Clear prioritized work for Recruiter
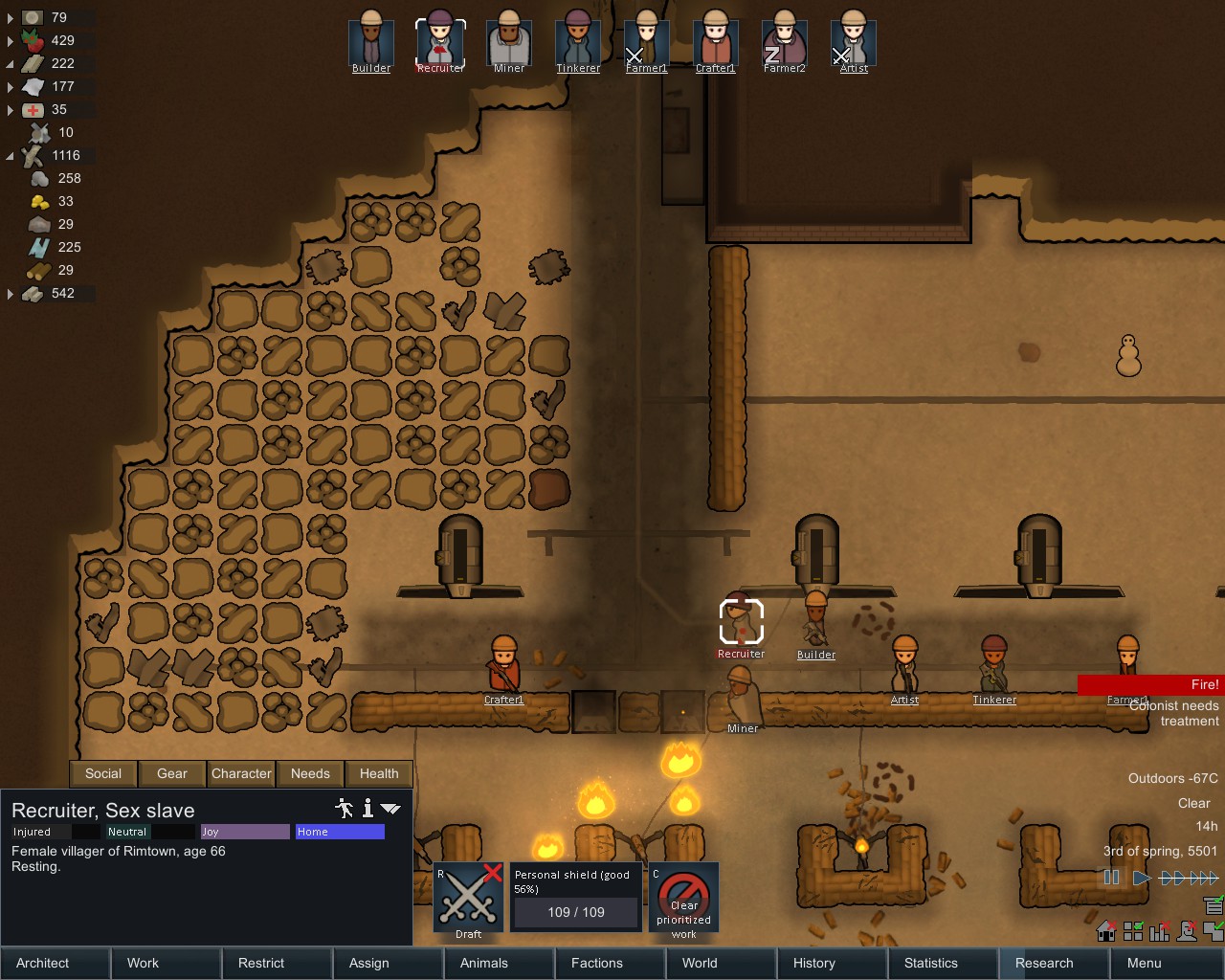Viewport: 1225px width, 980px height. (x=683, y=899)
